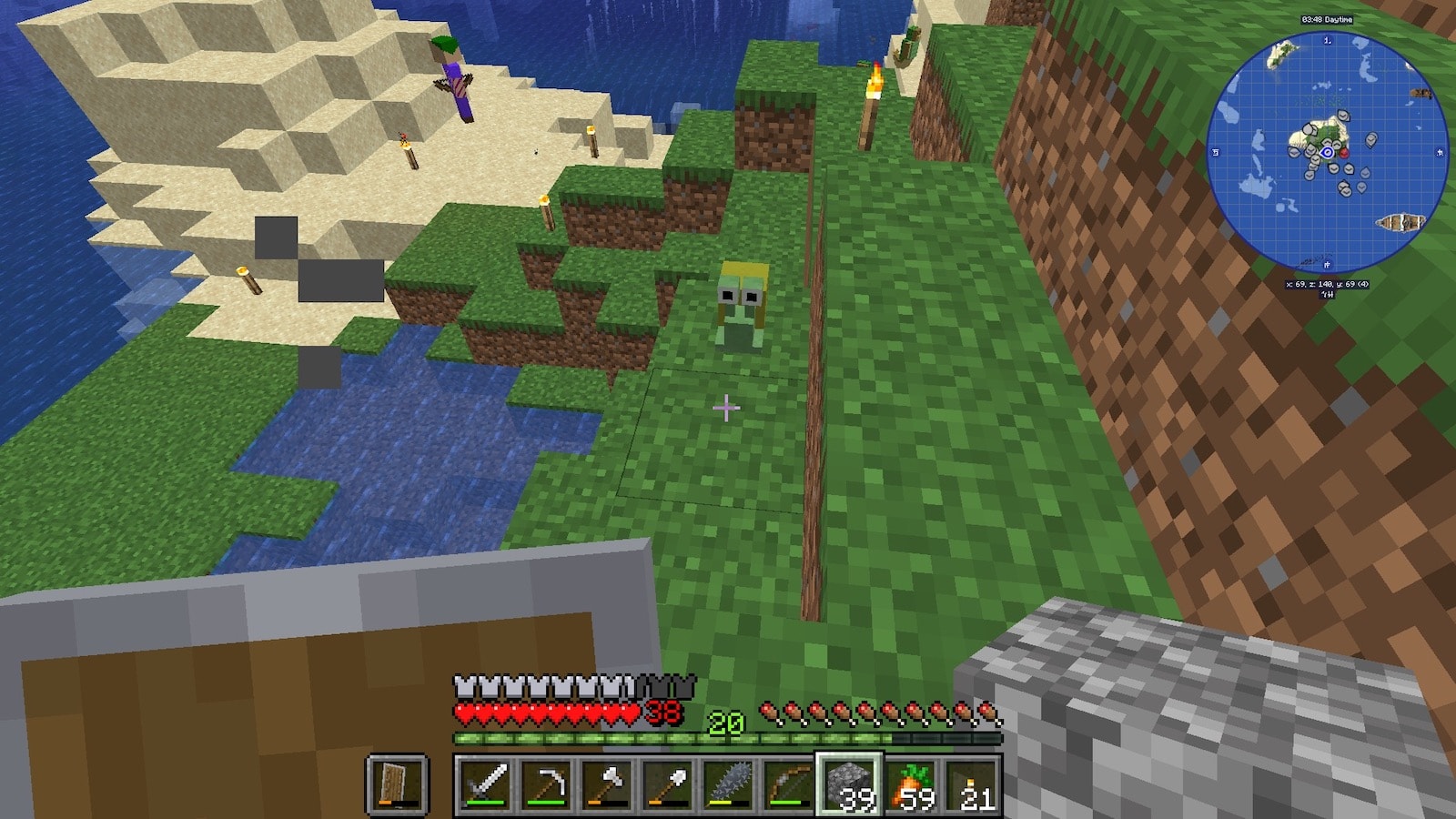Select the carrot stack of 59

pos(910,784)
